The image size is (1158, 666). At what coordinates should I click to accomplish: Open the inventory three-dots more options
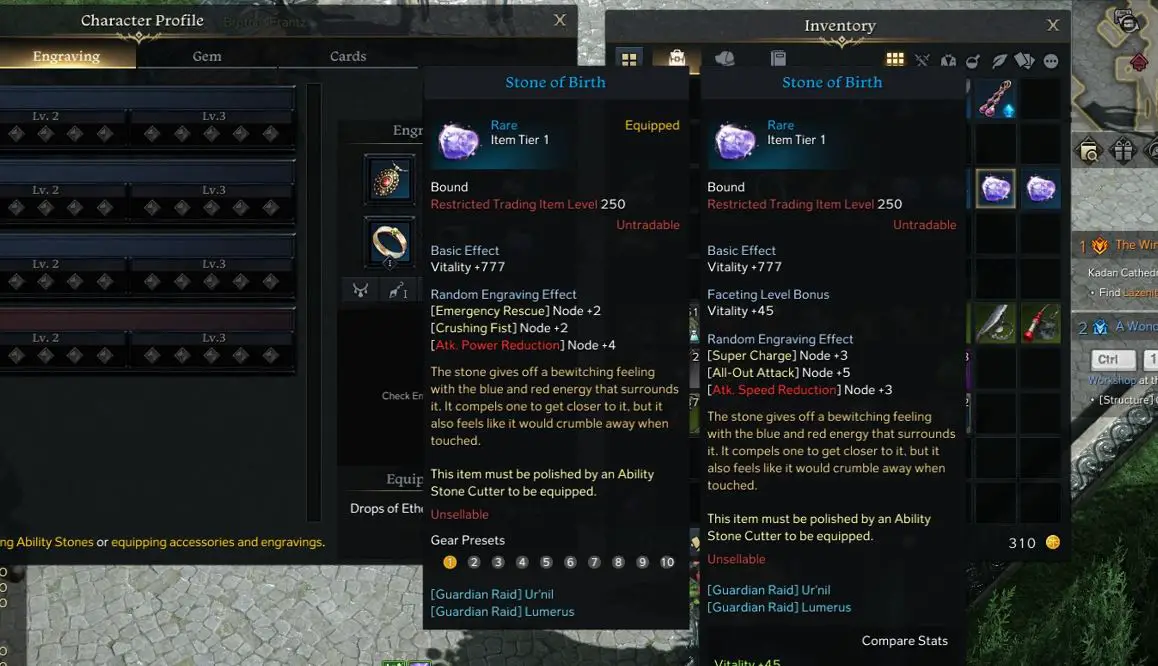[x=1051, y=61]
